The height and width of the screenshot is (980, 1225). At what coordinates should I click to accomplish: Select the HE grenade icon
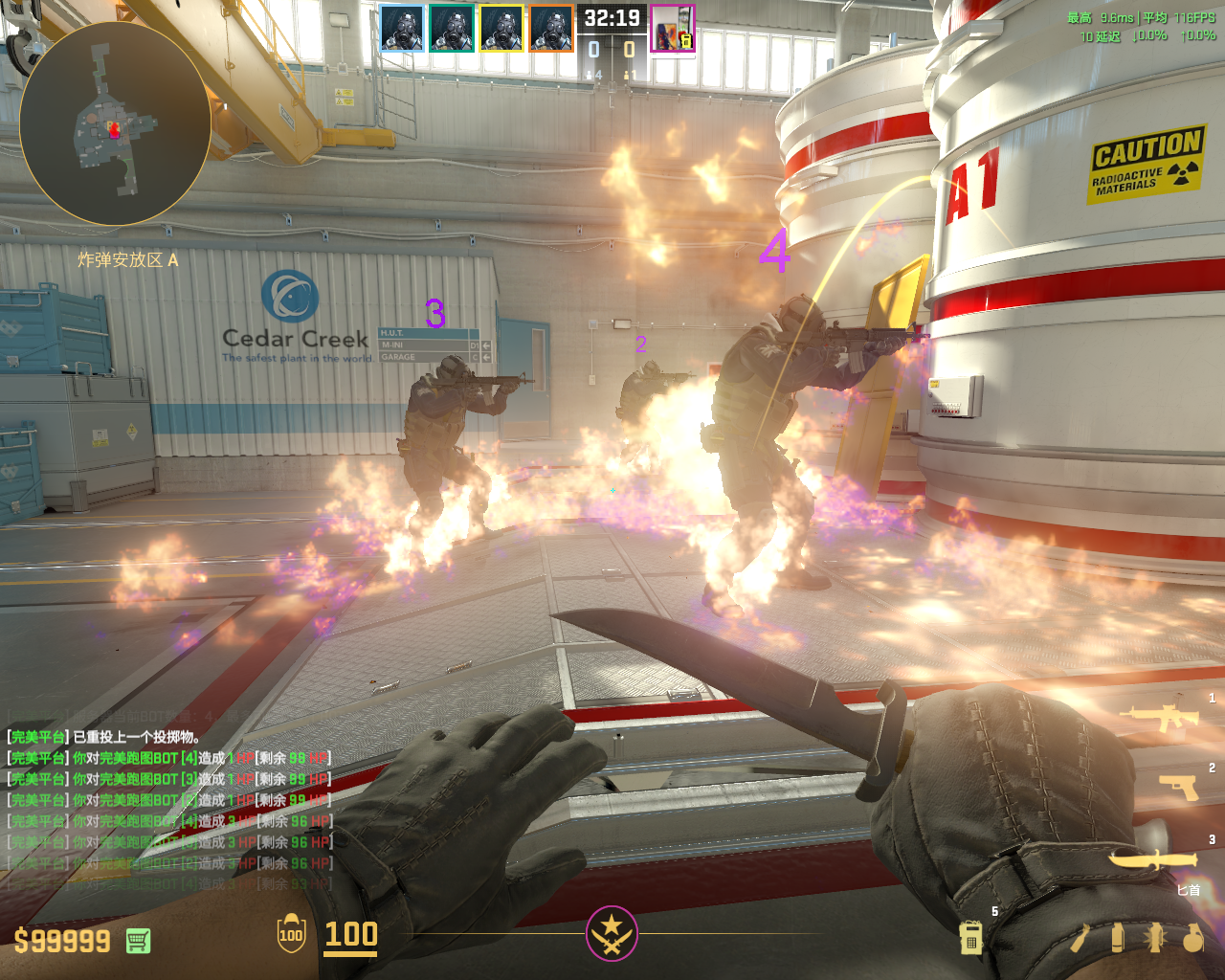point(1192,938)
